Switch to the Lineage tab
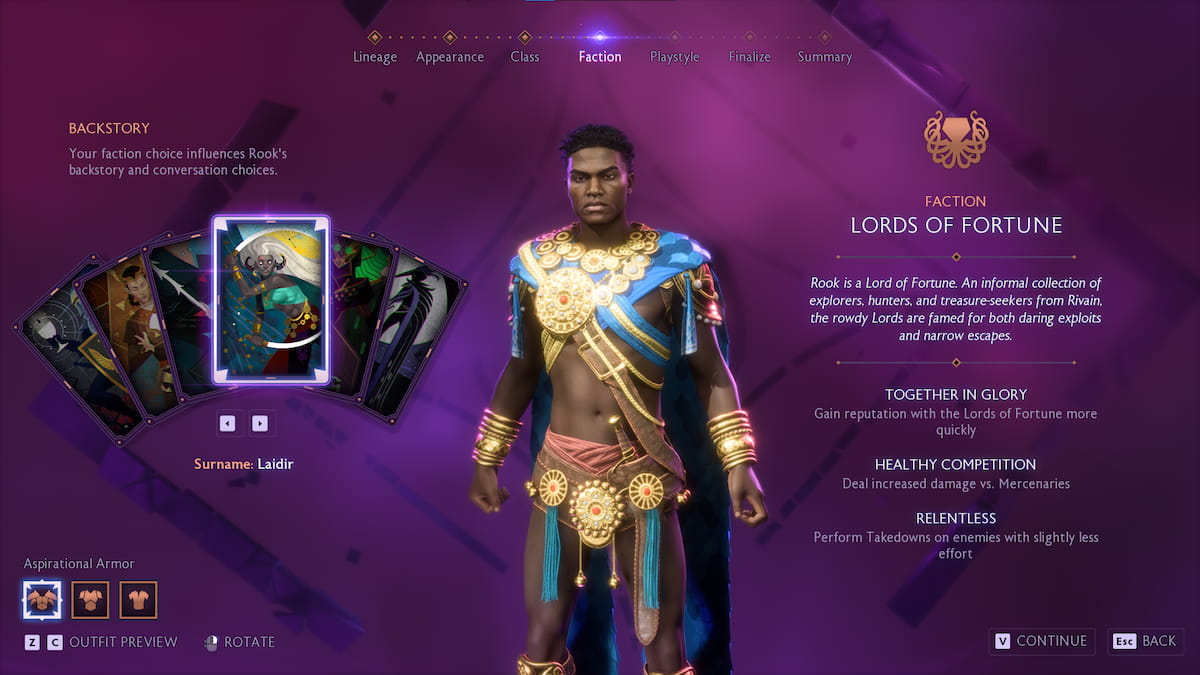This screenshot has width=1200, height=675. click(375, 56)
